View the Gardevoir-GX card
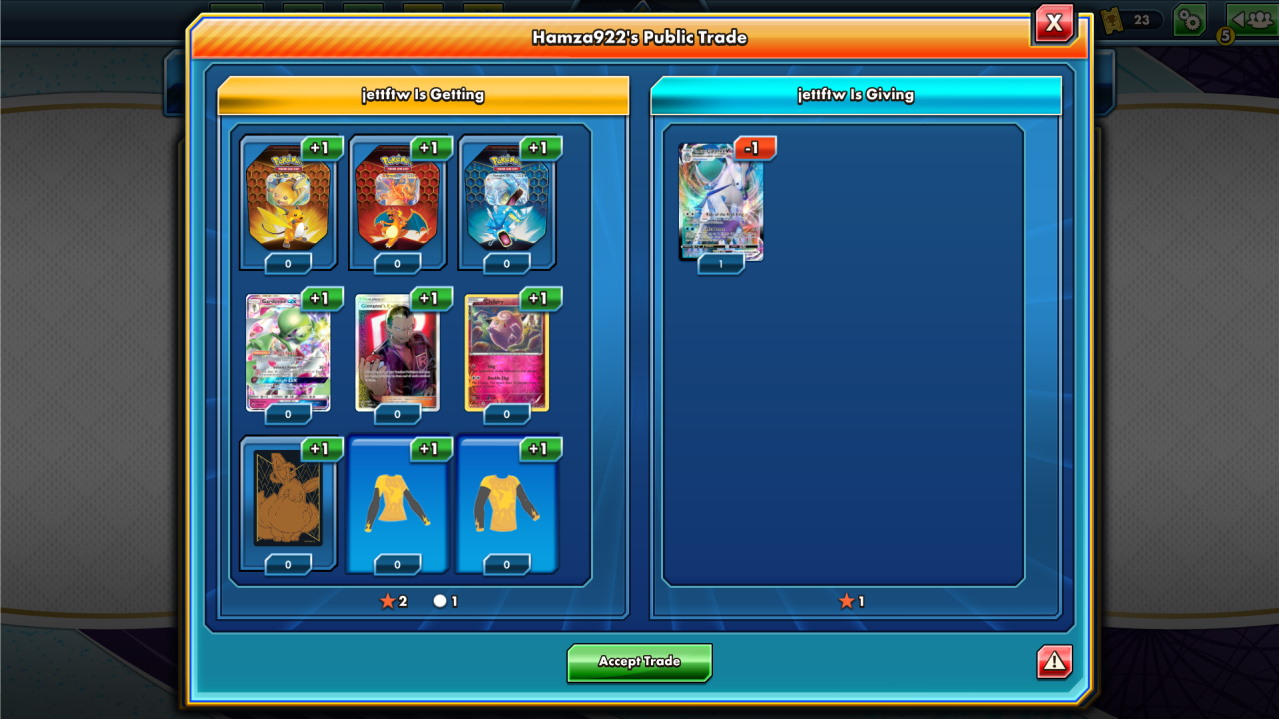1279x719 pixels. 288,351
